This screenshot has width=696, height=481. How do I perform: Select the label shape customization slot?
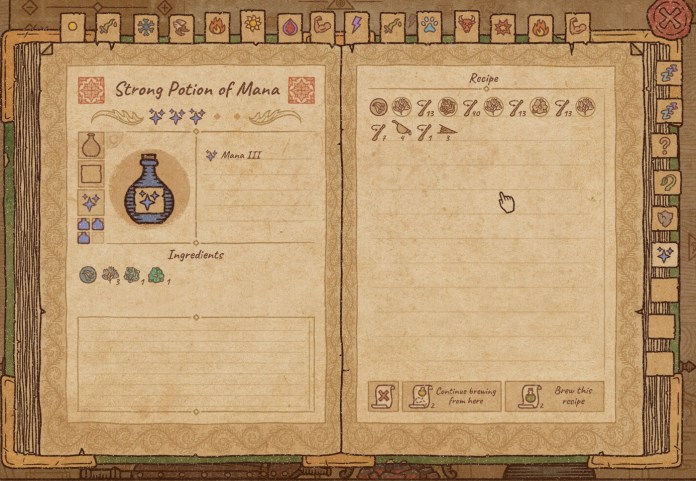click(91, 174)
